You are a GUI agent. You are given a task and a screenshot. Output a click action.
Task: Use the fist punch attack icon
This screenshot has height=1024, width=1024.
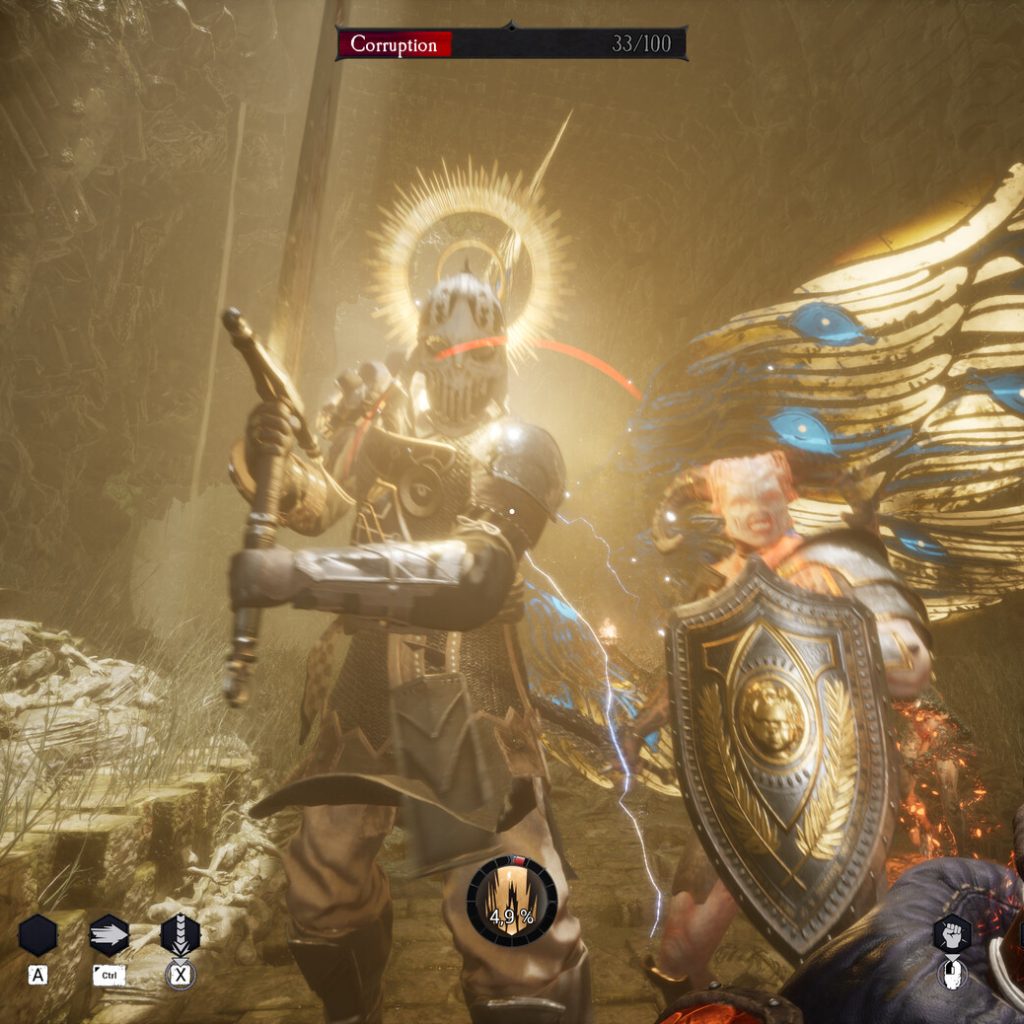point(952,932)
